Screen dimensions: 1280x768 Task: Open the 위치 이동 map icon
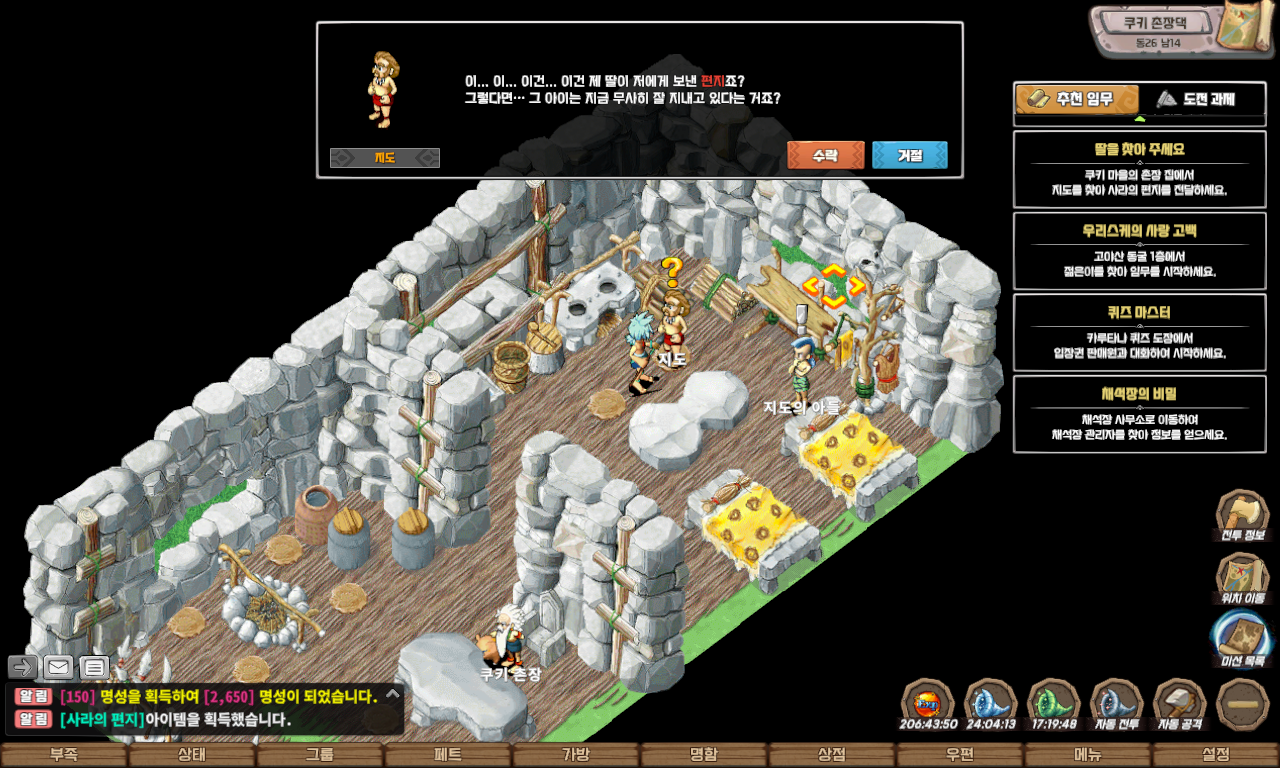(x=1242, y=578)
